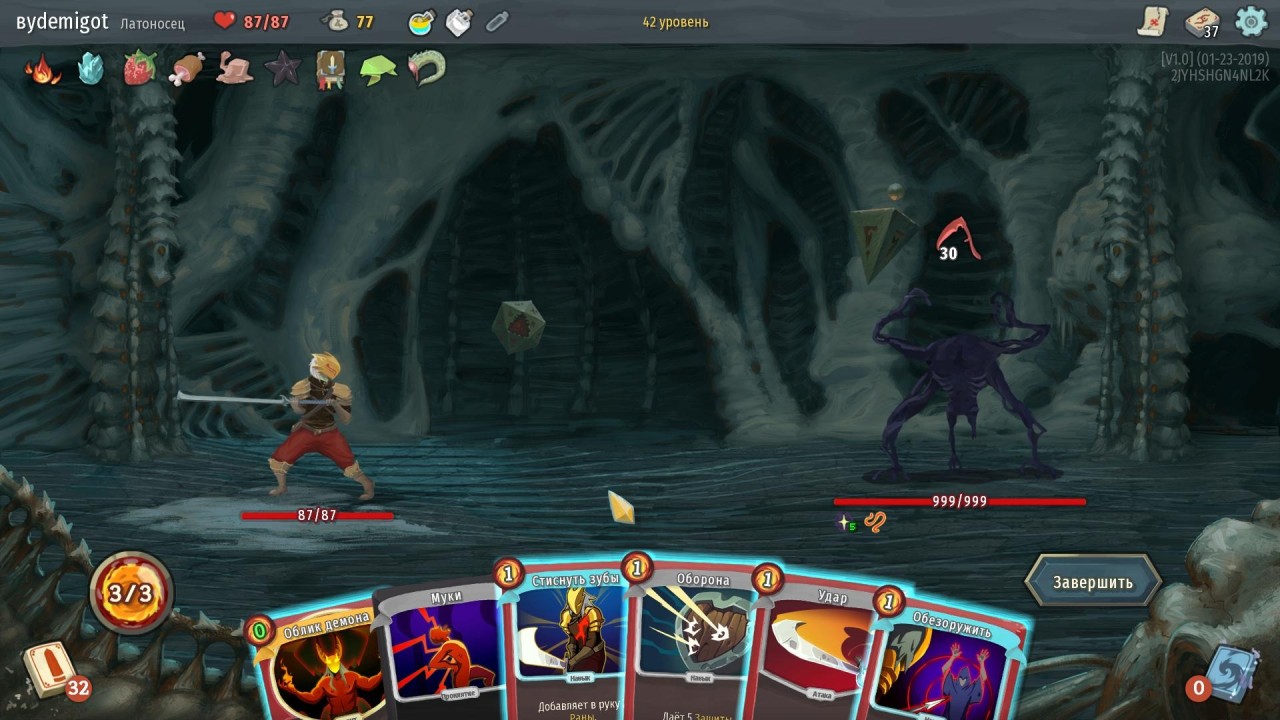The width and height of the screenshot is (1280, 720).
Task: View the discard pile
Action: click(1226, 670)
